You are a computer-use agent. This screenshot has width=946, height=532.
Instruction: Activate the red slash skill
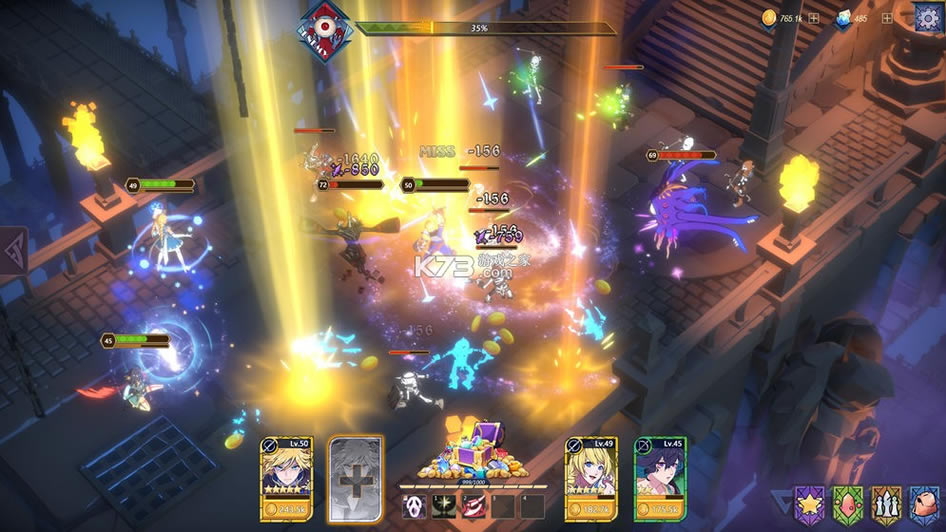(473, 507)
